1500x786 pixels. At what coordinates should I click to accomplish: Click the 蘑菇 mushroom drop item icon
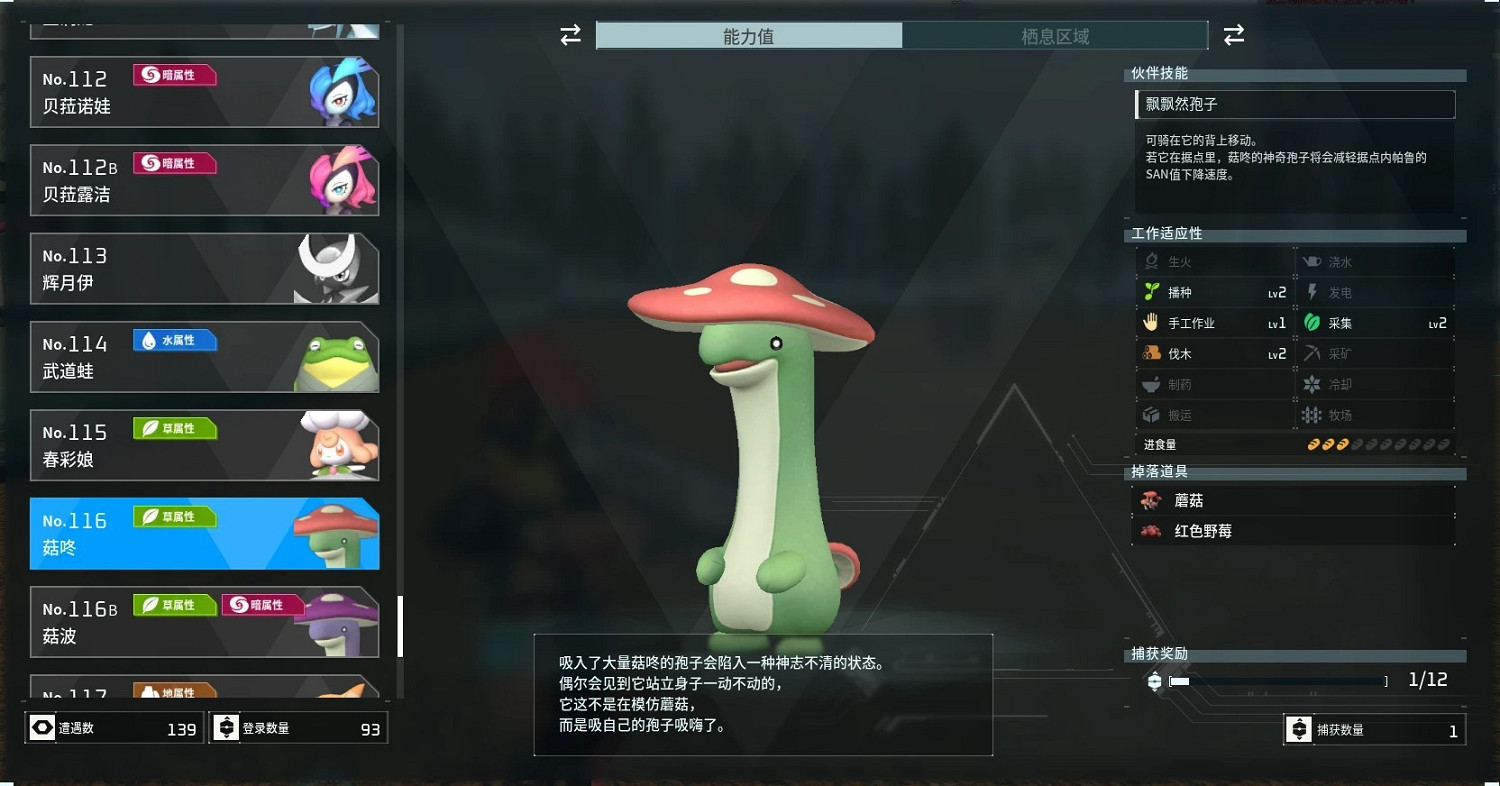pos(1152,500)
